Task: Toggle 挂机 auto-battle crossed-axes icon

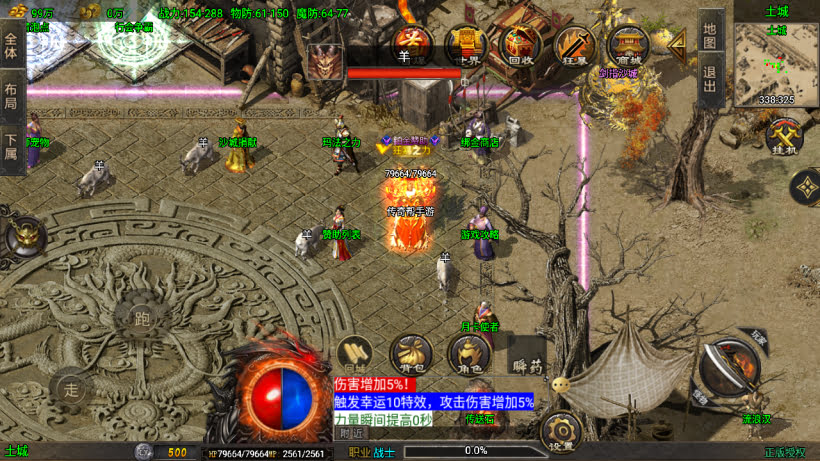Action: coord(783,138)
